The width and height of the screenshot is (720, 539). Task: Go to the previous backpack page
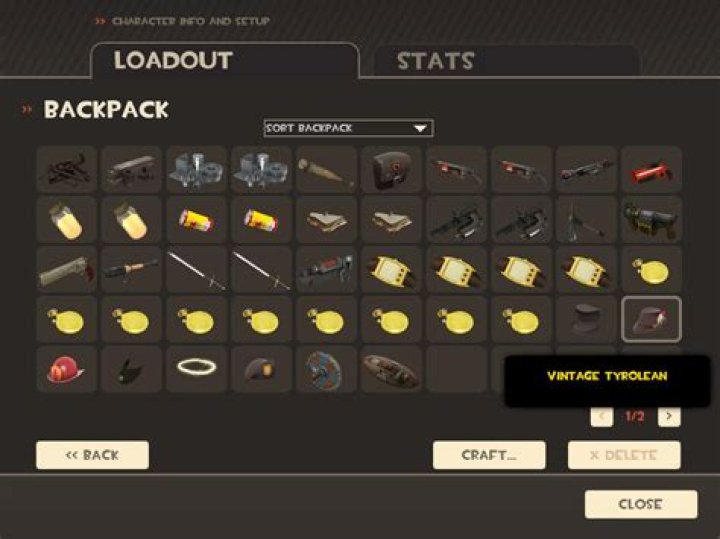coord(602,416)
